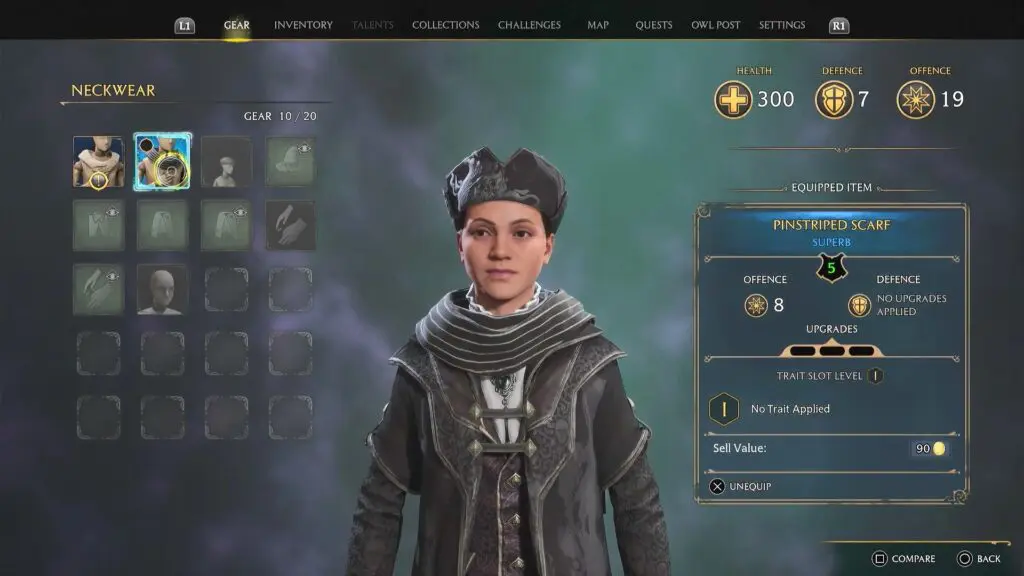Click the greyed-out Talents tab
This screenshot has width=1024, height=576.
pos(373,25)
